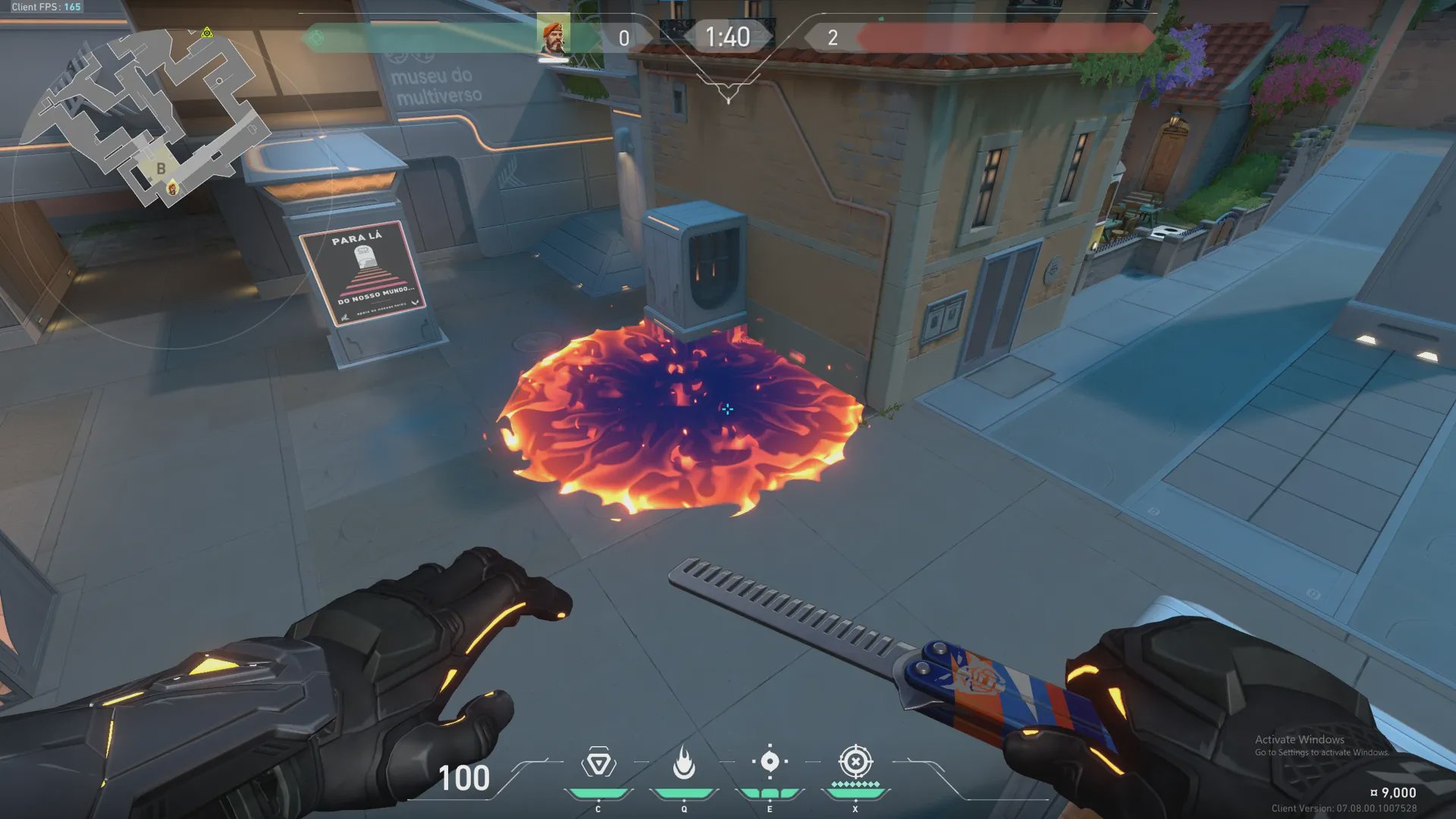Use the Incendiary flame ability icon
This screenshot has height=819, width=1456.
point(684,762)
